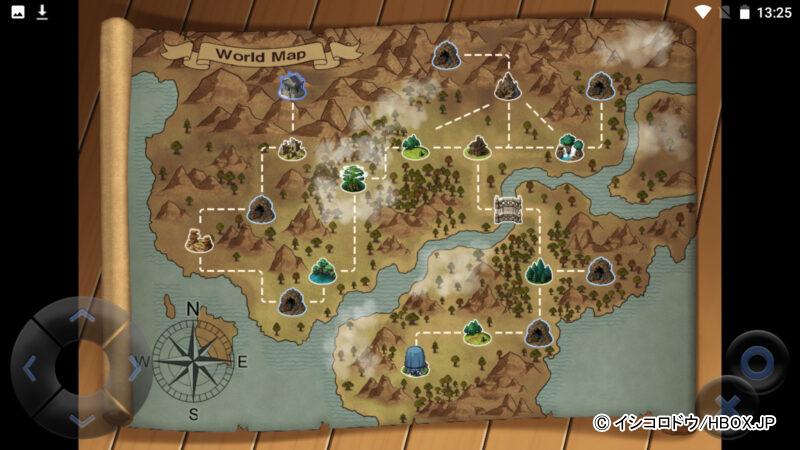
Task: Select the waterfall location on the map
Action: 569,147
